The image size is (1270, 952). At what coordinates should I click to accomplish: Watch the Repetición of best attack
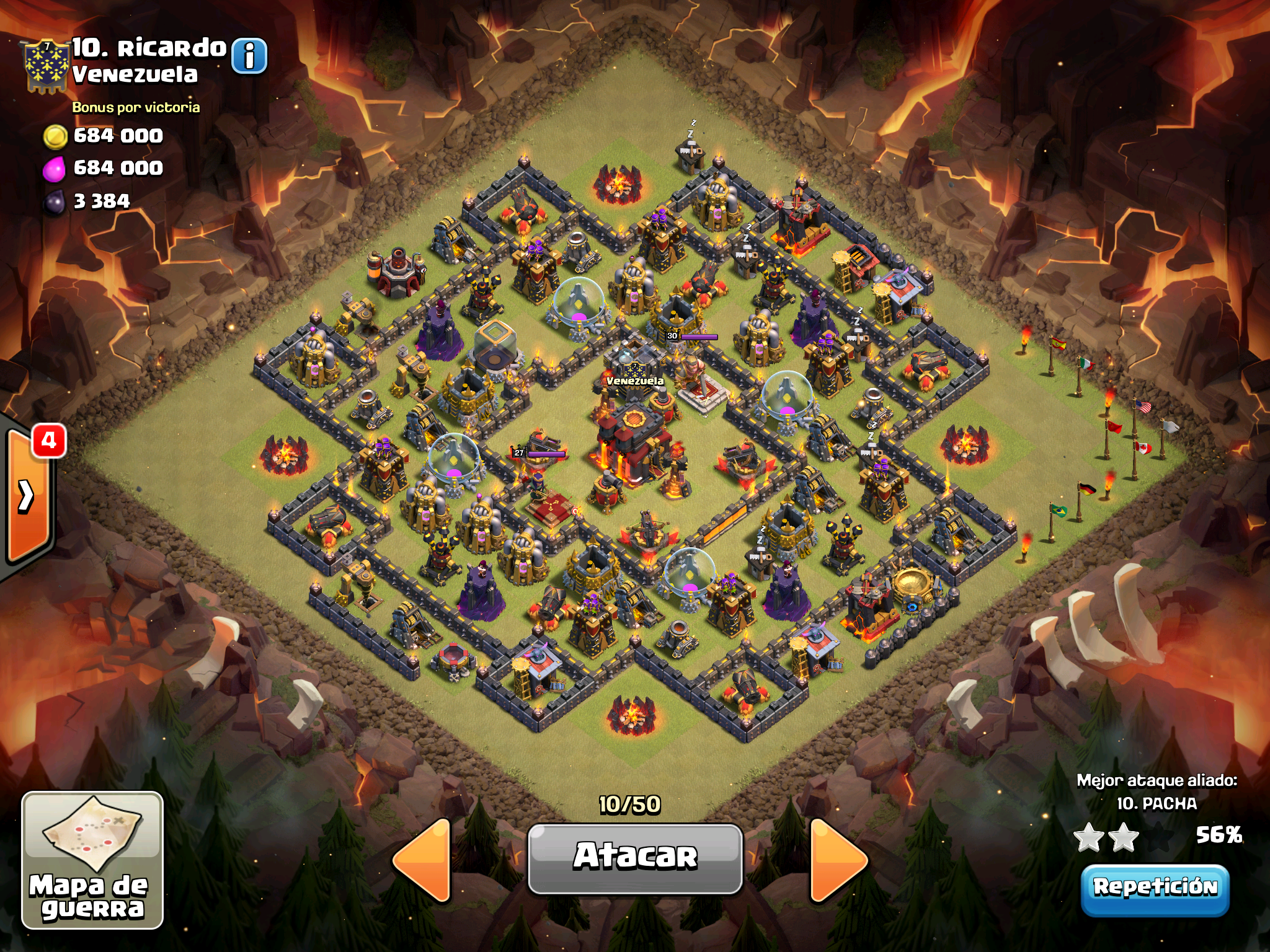click(1155, 889)
